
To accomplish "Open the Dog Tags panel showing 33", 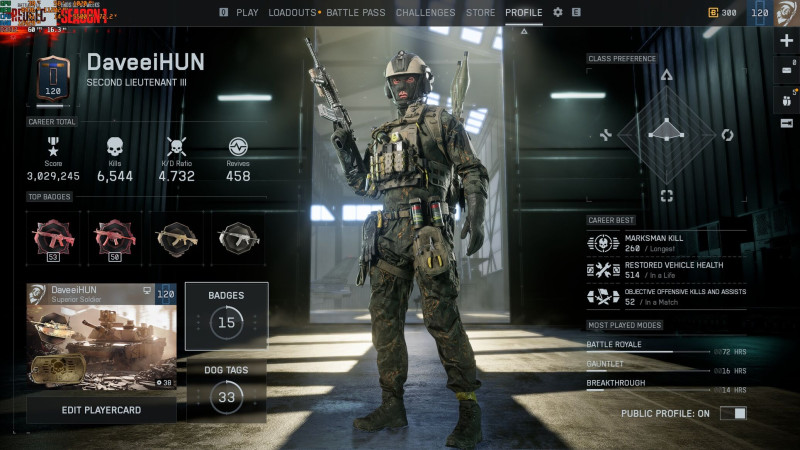I will 226,388.
